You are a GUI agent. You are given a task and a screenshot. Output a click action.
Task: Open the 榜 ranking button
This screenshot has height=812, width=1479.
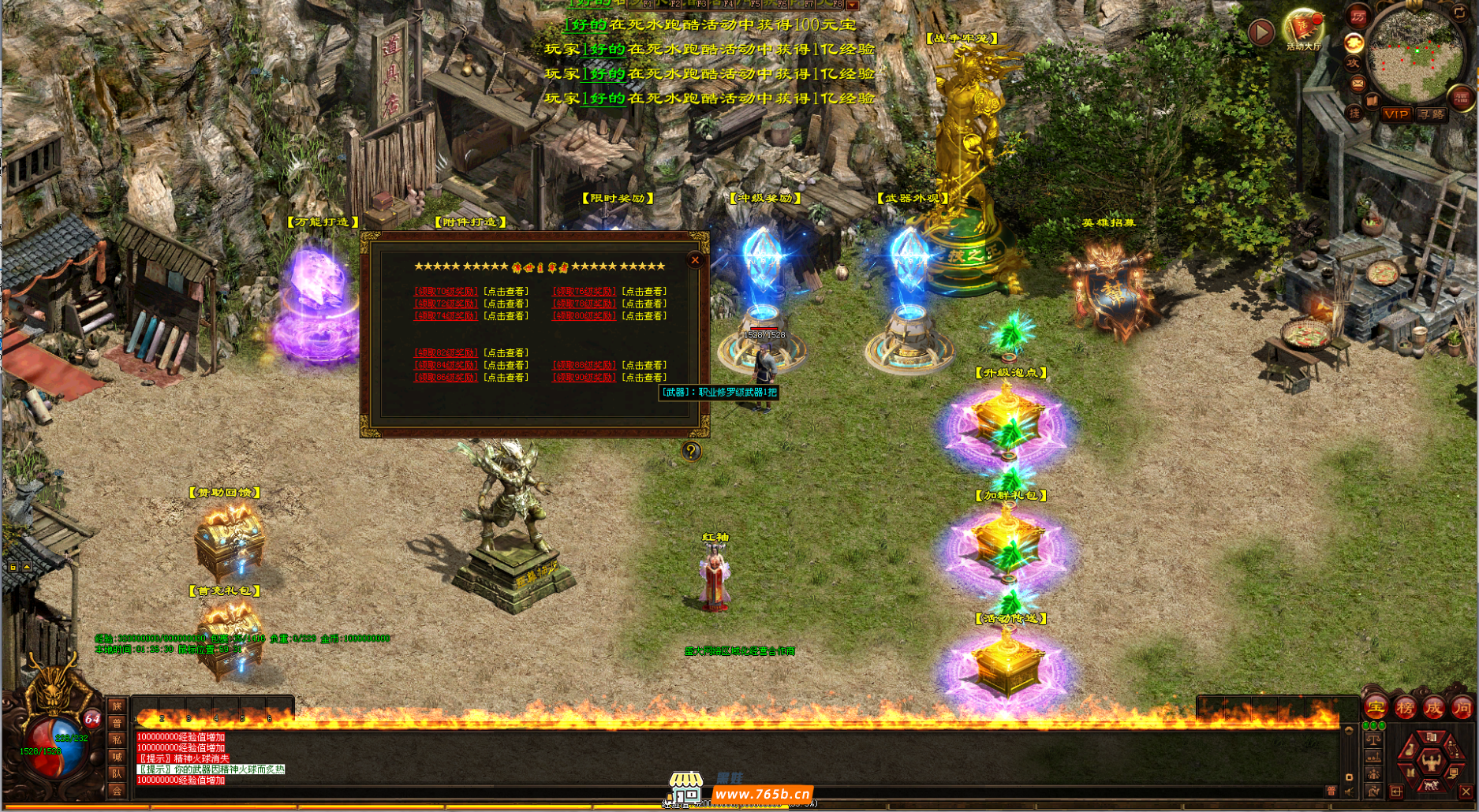1405,707
